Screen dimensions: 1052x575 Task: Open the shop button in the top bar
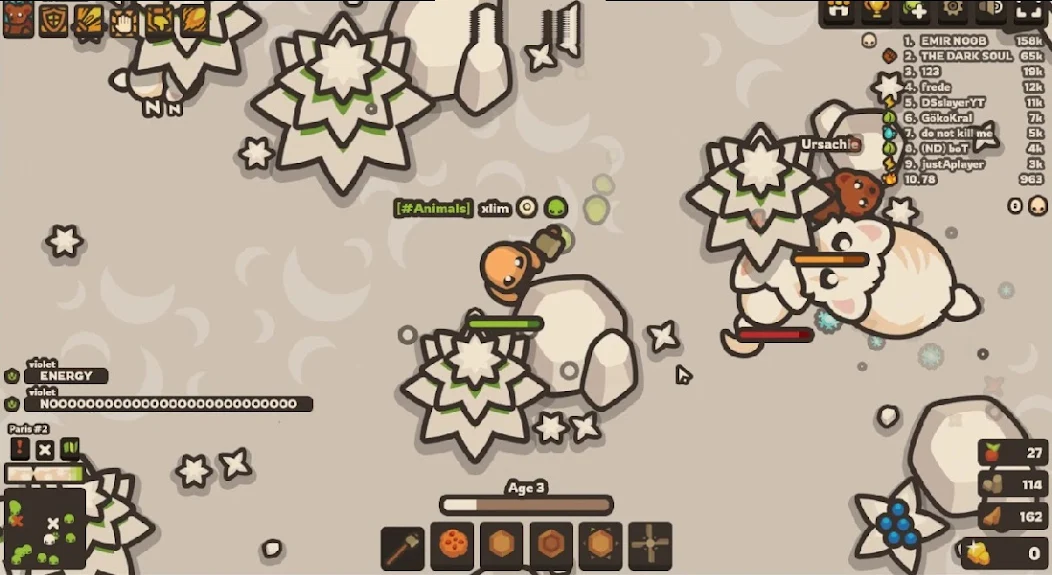pos(838,9)
